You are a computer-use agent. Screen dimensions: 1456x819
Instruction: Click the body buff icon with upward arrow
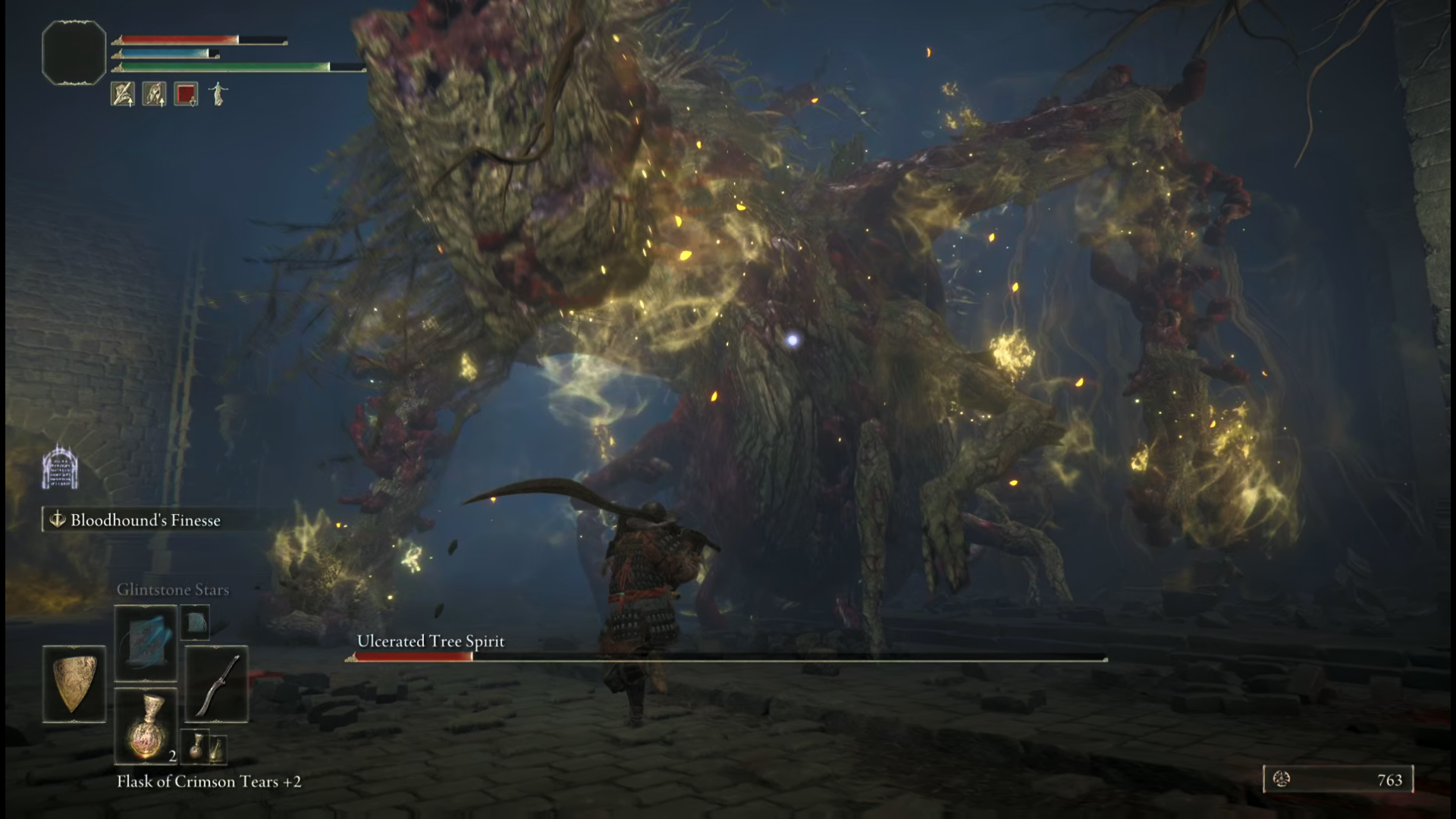[153, 95]
